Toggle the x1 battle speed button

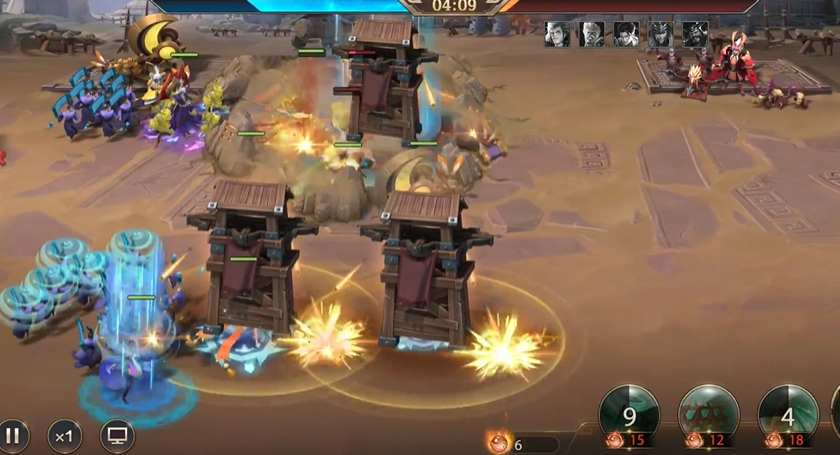65,436
